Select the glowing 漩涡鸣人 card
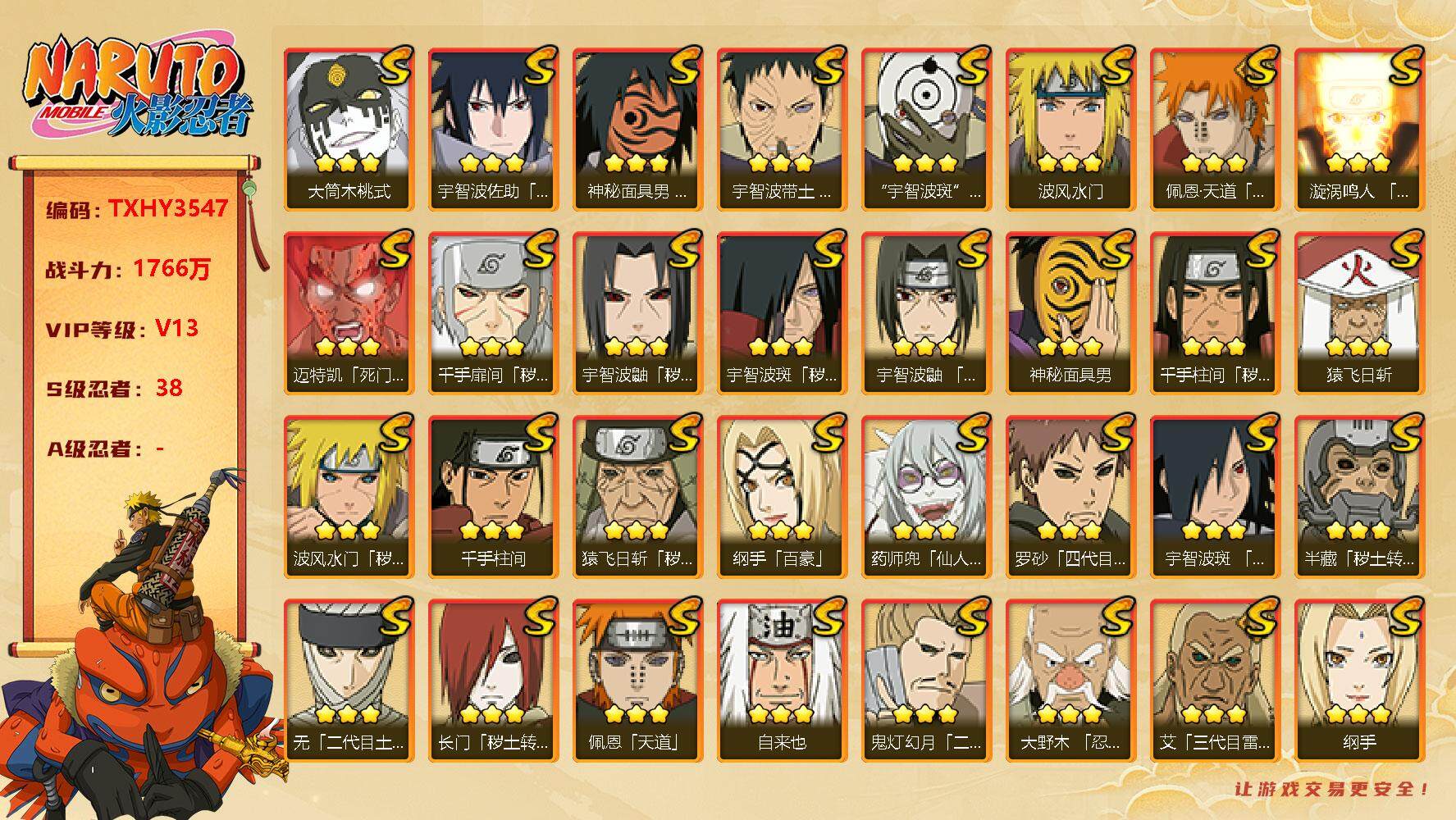The height and width of the screenshot is (820, 1456). (1359, 129)
